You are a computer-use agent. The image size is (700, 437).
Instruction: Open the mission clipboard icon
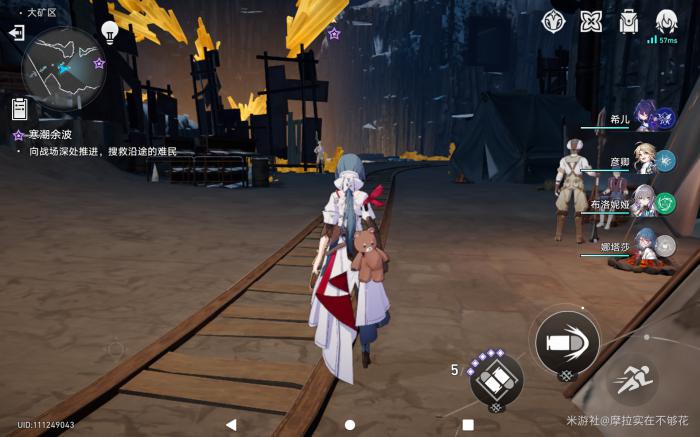[x=19, y=108]
